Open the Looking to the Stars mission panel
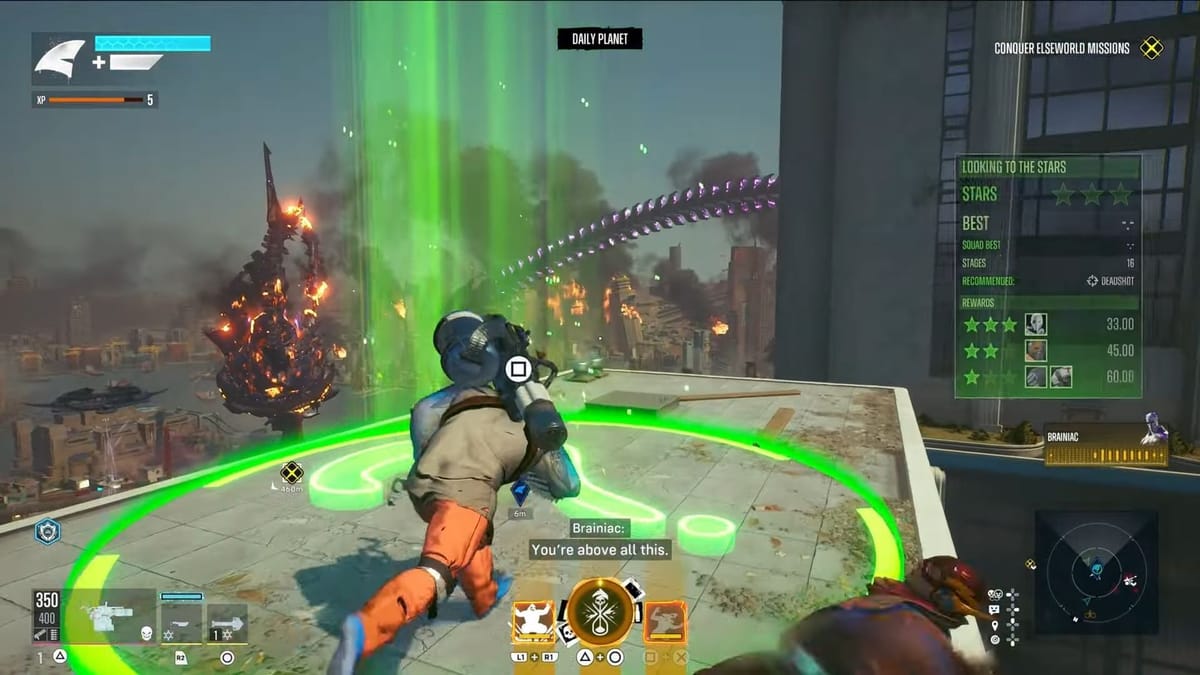Screen dimensions: 1200x675 [1047, 167]
